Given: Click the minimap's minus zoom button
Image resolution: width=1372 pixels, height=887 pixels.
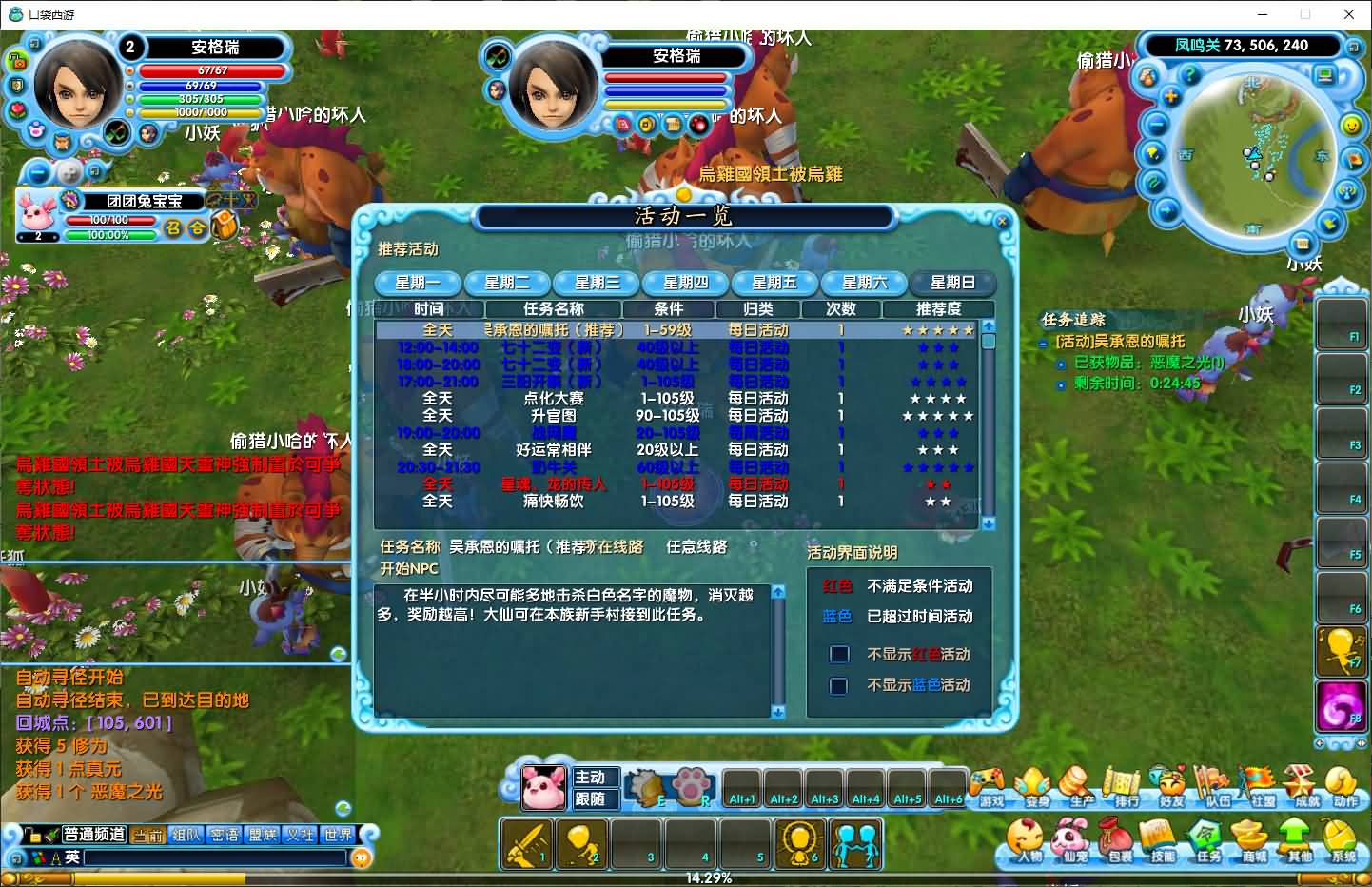Looking at the screenshot, I should 1156,125.
